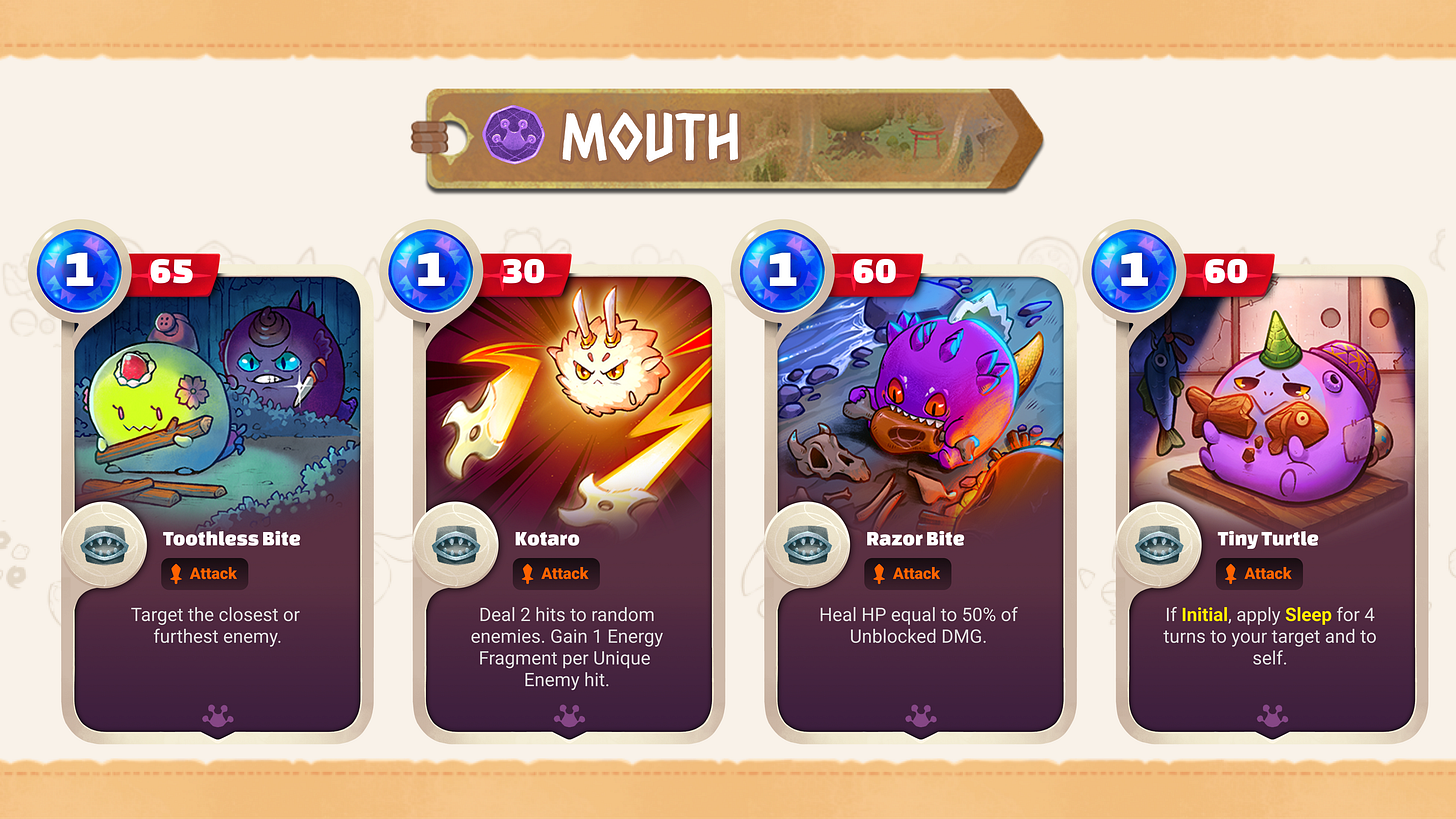Screen dimensions: 1456x819
Task: Select the energy gem on the Toothless Bite card
Action: point(78,270)
